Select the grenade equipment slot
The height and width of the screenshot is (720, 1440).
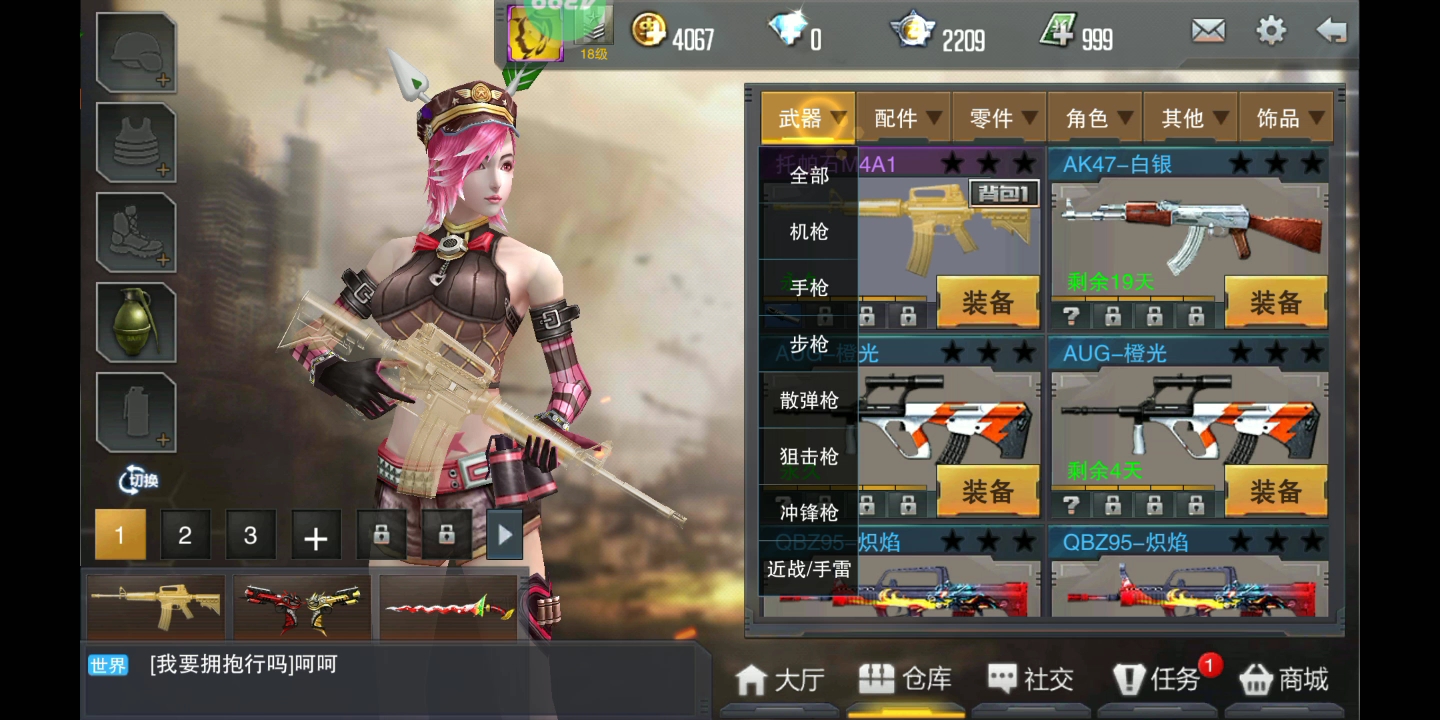[136, 322]
